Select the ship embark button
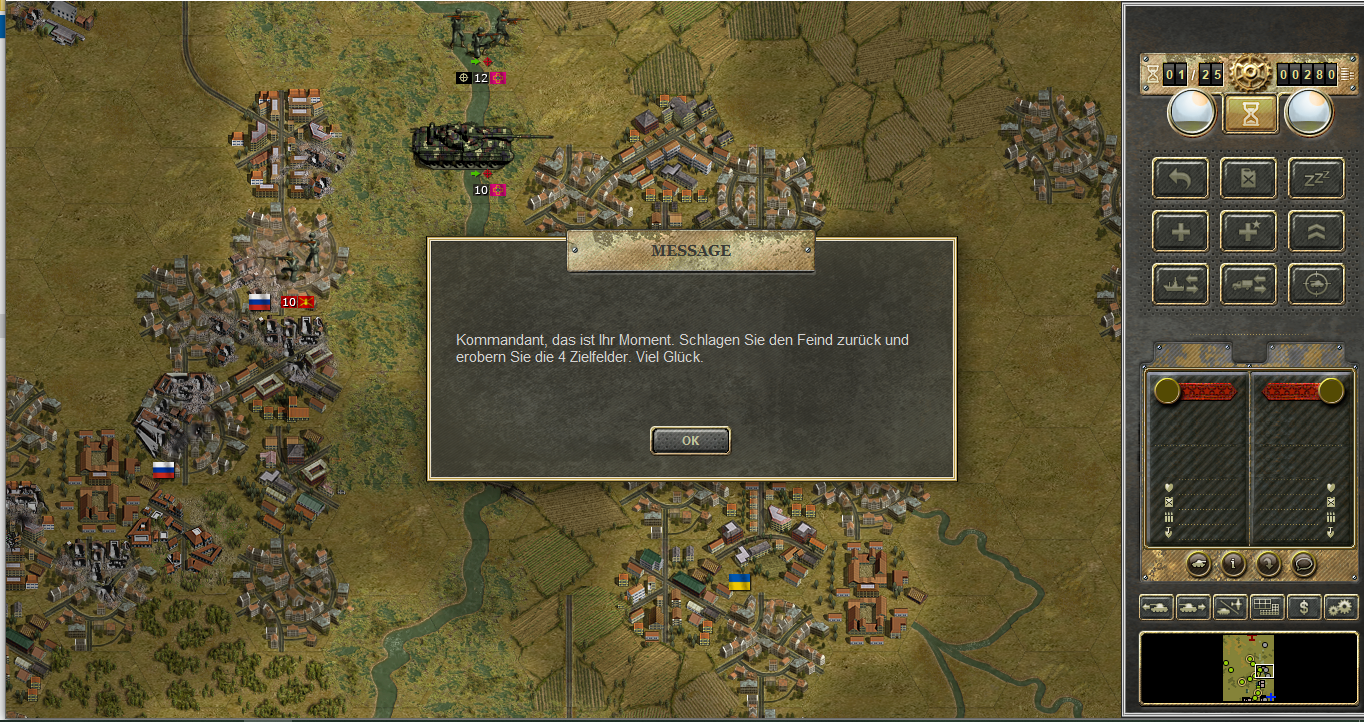The image size is (1364, 722). coord(1181,284)
